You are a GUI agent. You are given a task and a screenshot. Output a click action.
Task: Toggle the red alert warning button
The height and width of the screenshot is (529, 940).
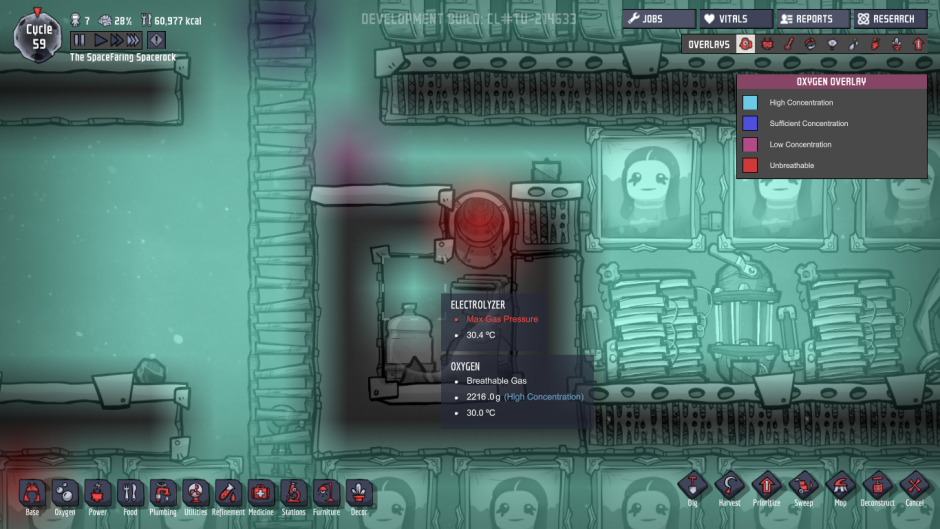tap(157, 40)
